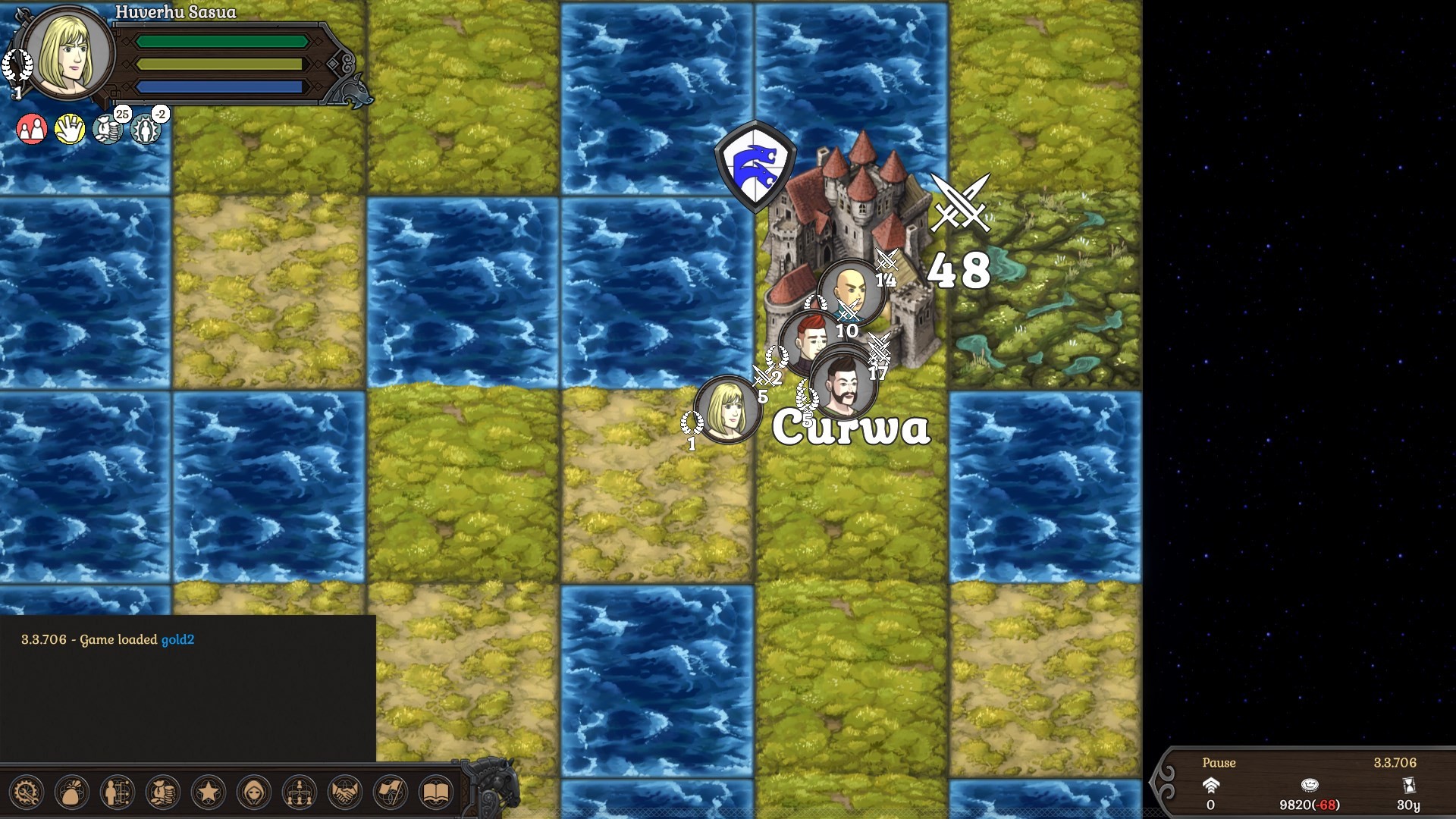Select the character stats figure icon
1456x819 pixels.
point(119,792)
